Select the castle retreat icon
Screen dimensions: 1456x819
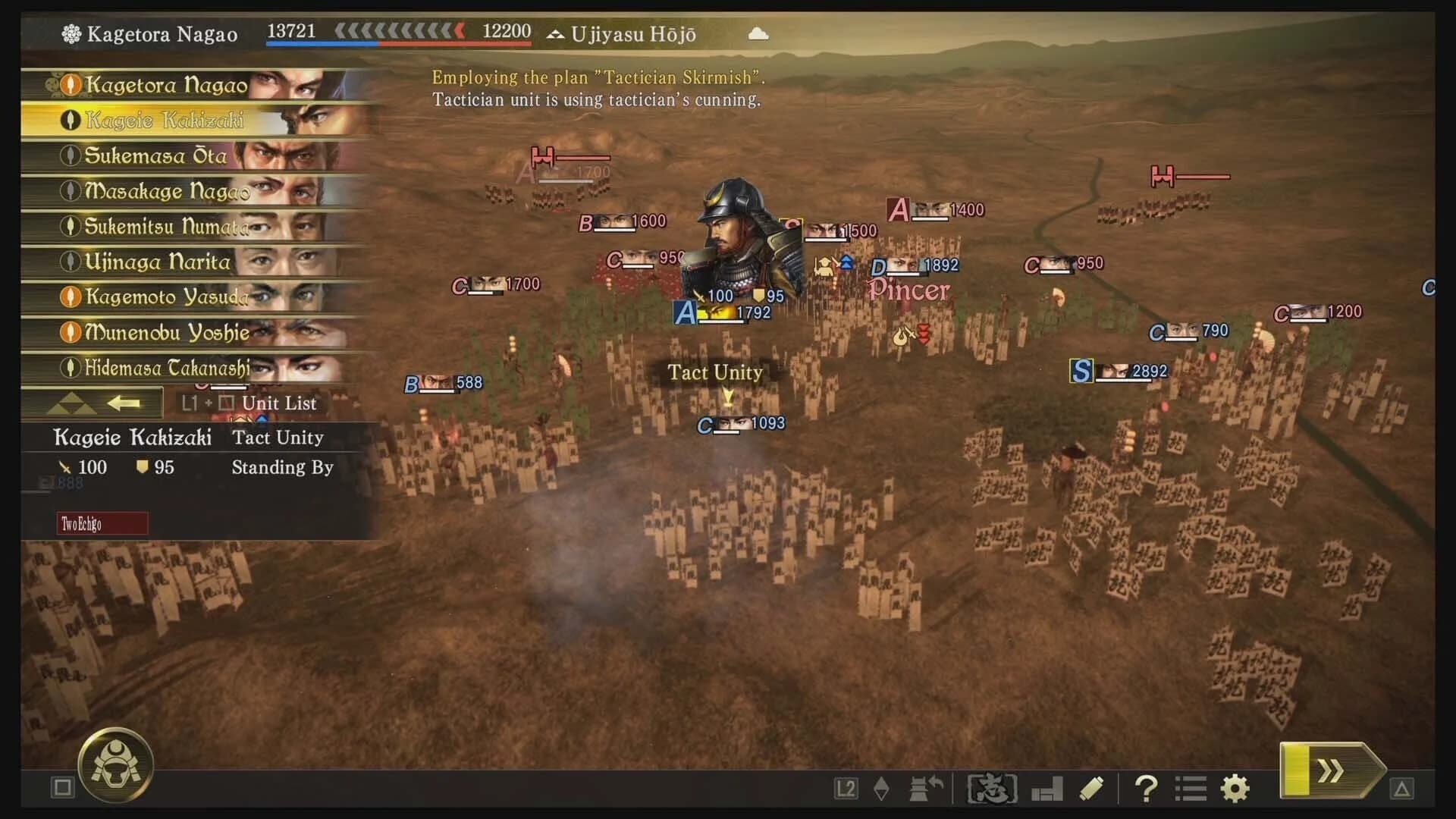925,789
